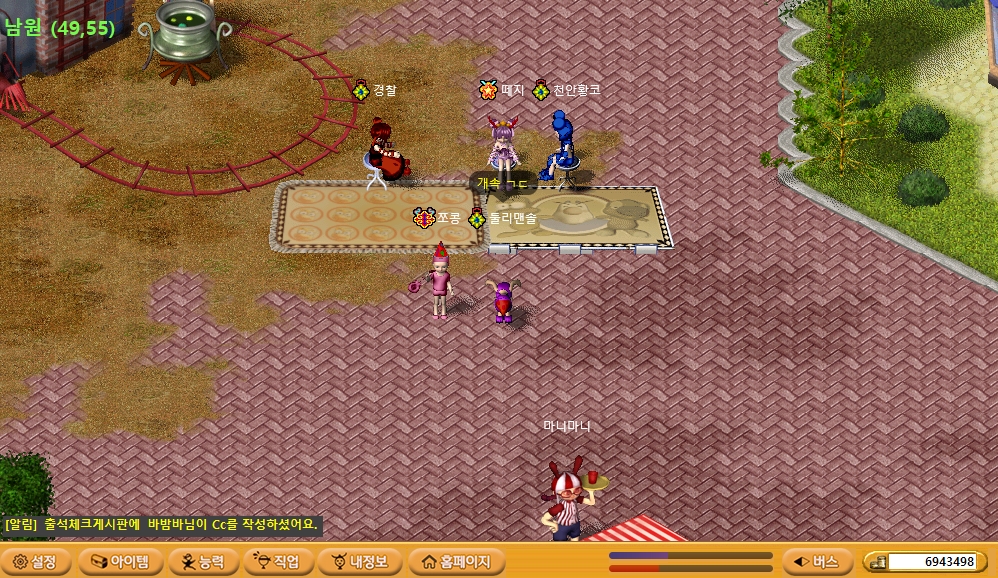Show the 능력 abilities panel

tap(204, 561)
